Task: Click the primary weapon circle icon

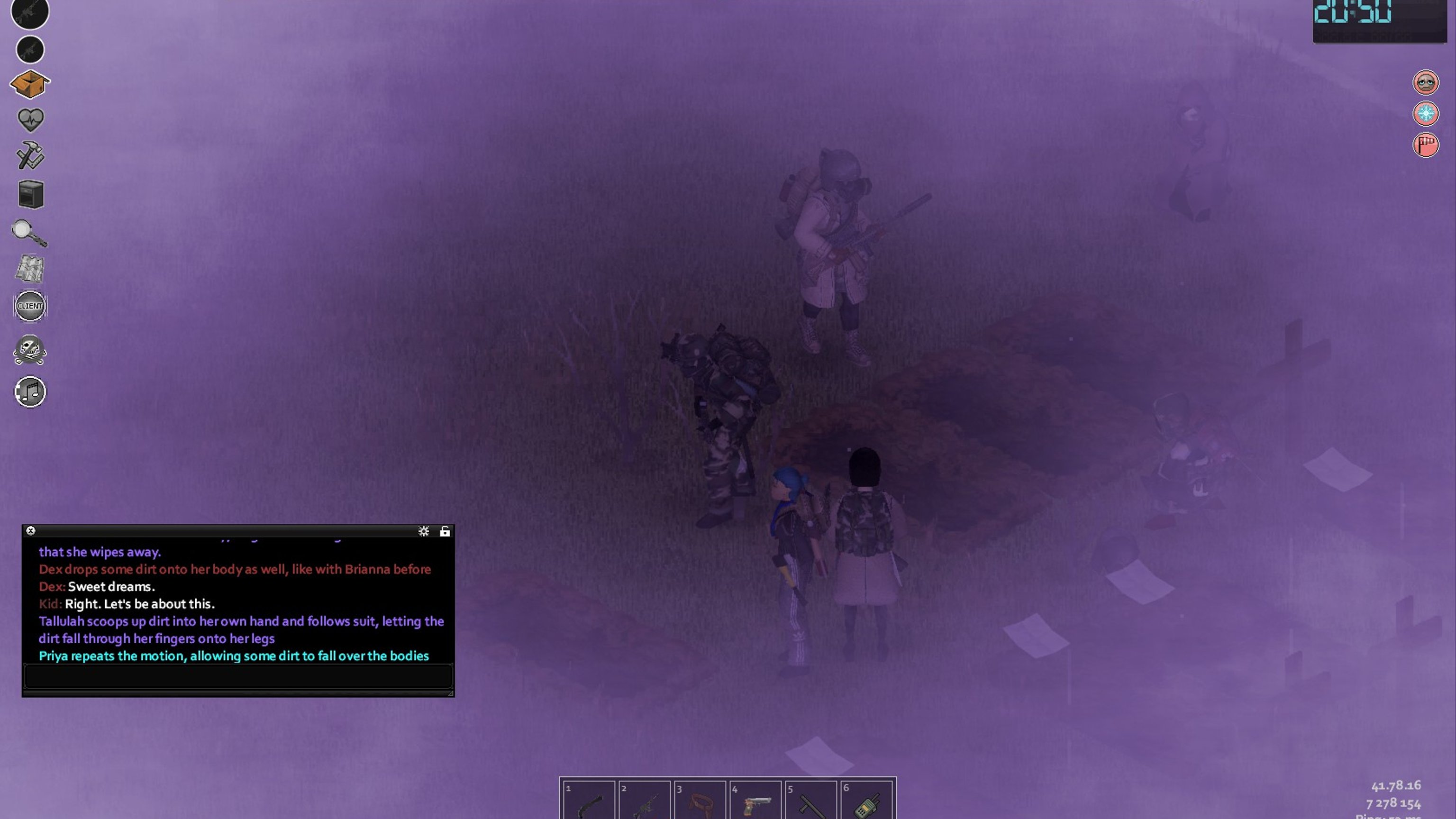Action: click(30, 12)
